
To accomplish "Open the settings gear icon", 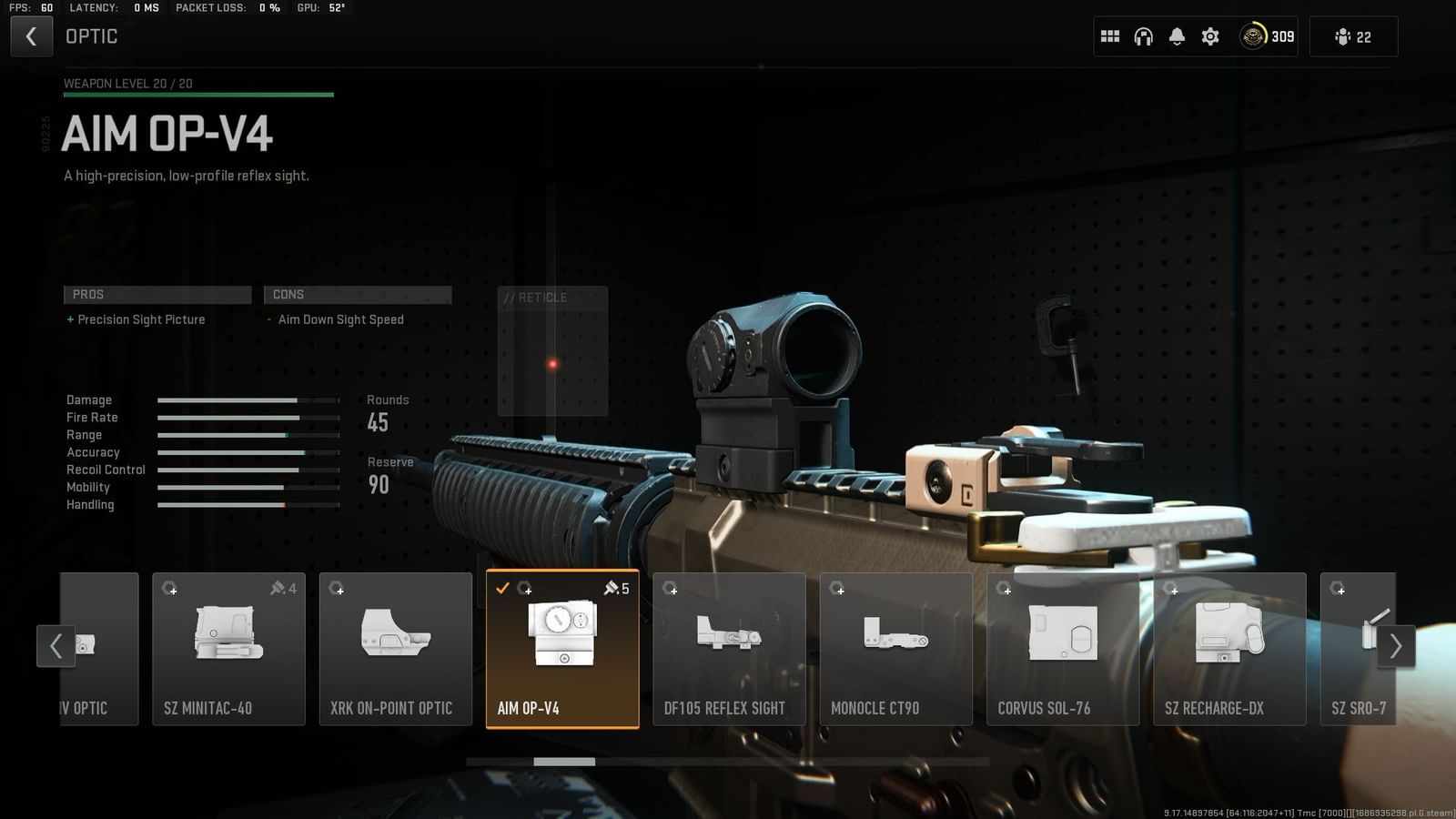I will click(1209, 35).
